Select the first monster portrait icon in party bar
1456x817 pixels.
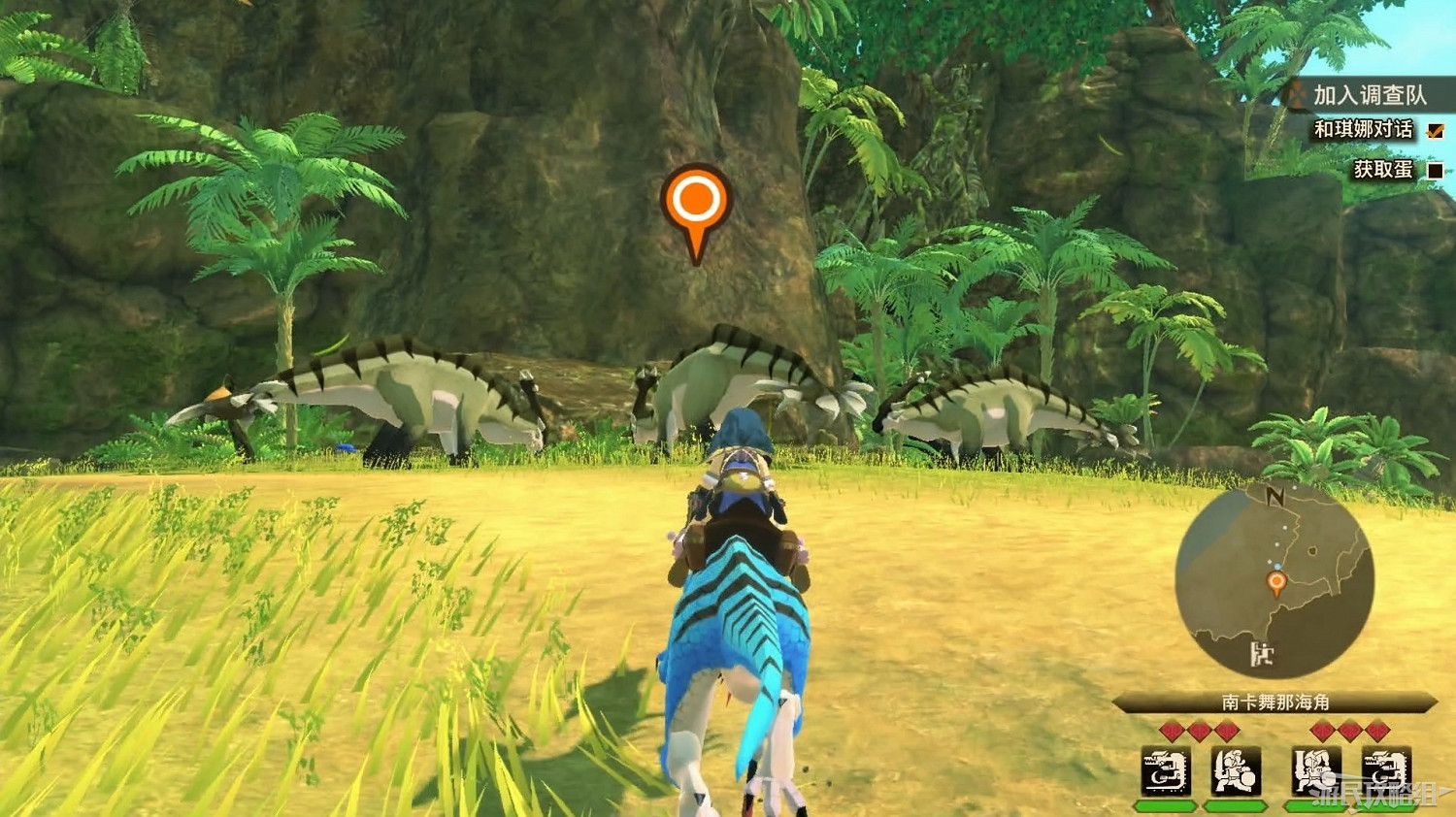coord(1166,771)
